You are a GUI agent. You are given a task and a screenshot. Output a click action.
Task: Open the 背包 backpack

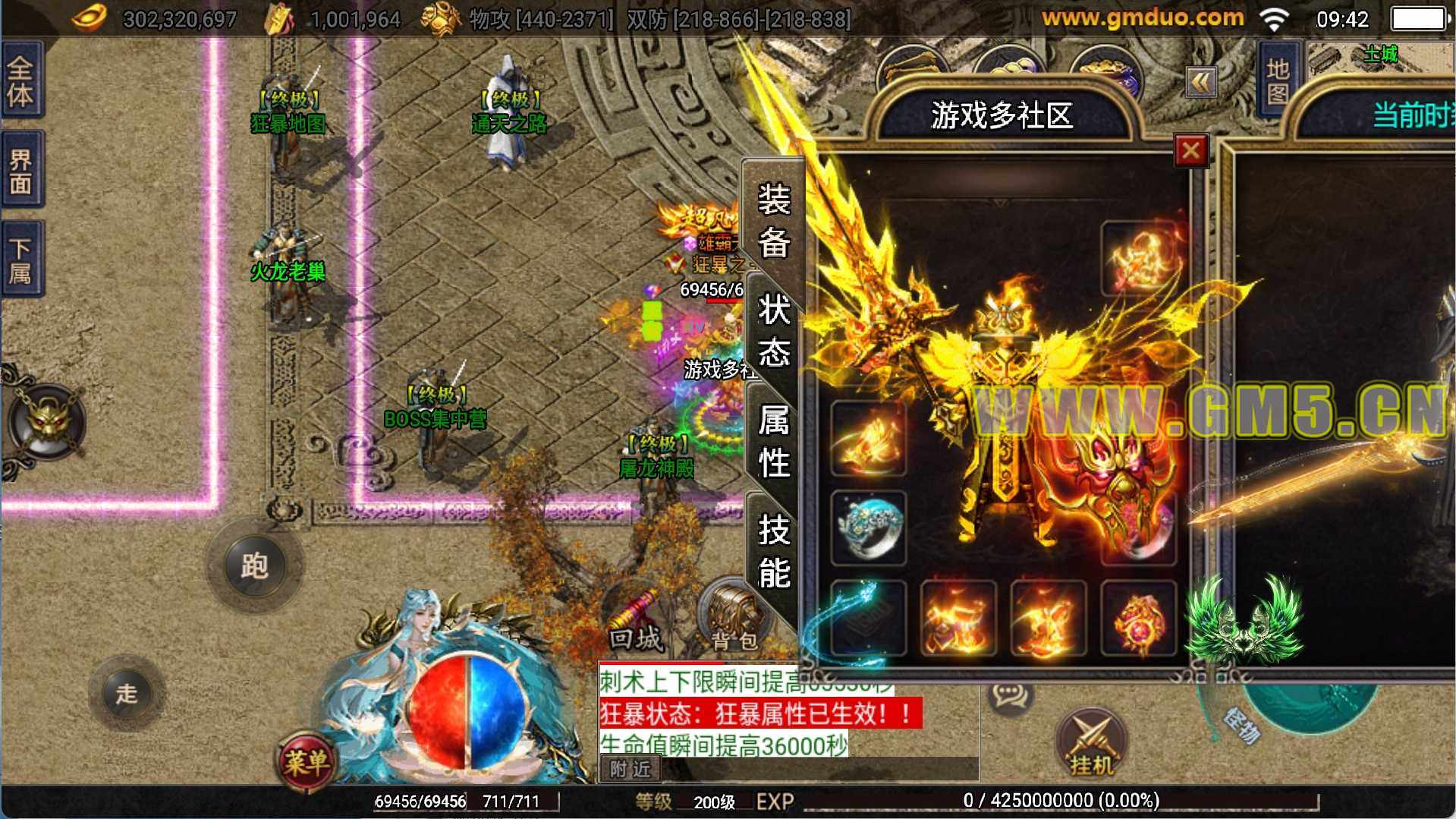[734, 619]
